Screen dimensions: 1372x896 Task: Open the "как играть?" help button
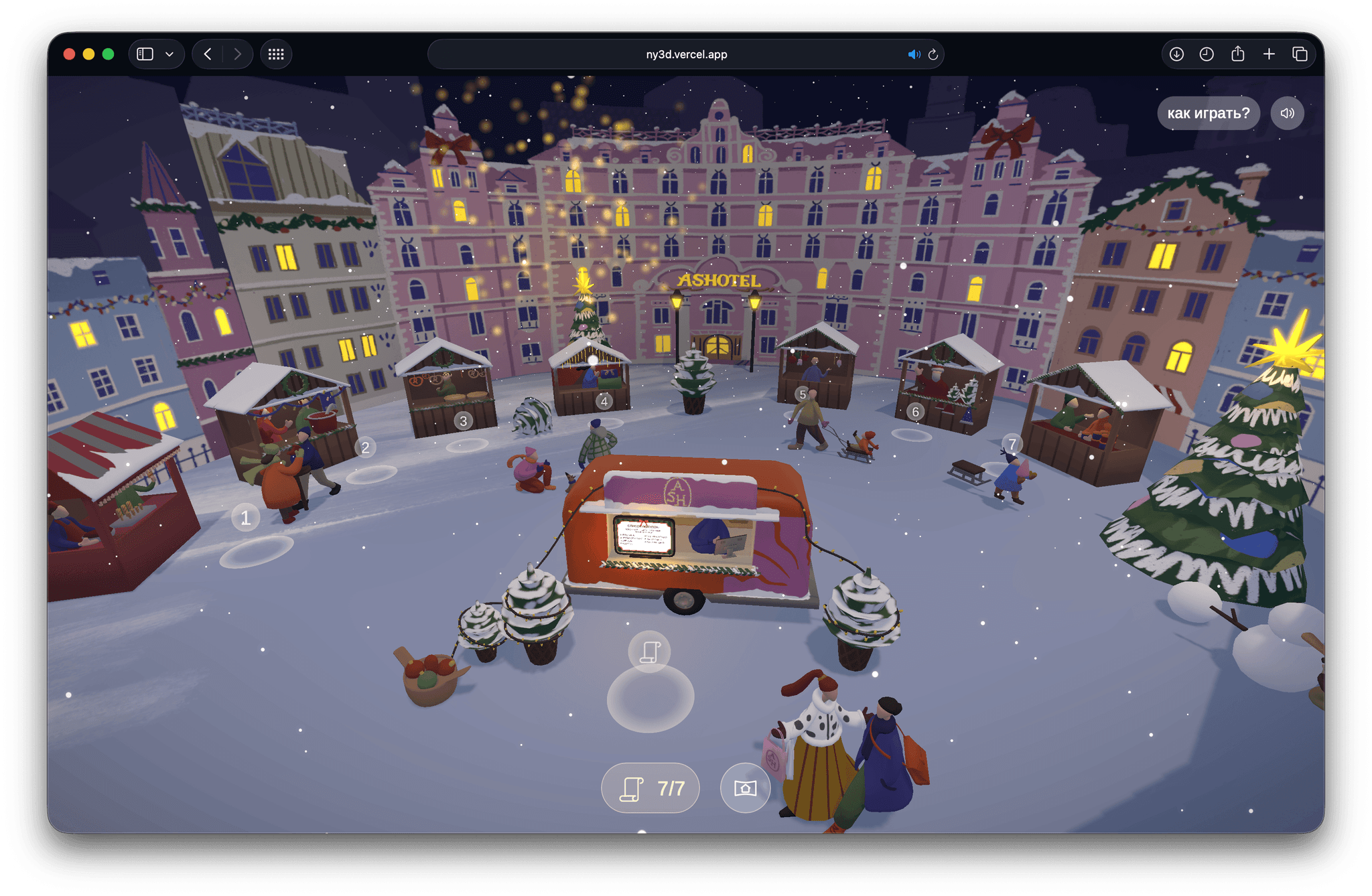coord(1208,113)
